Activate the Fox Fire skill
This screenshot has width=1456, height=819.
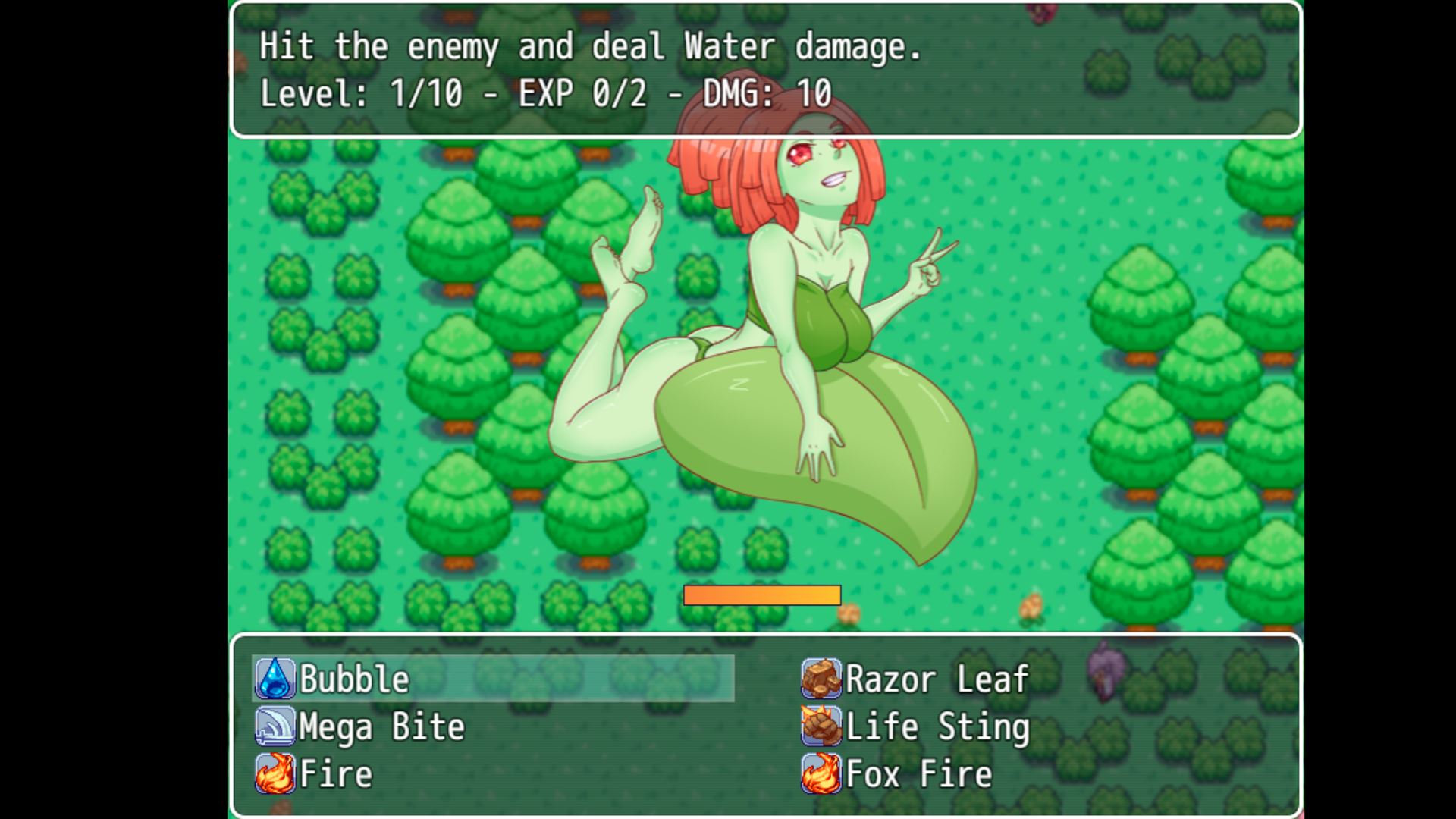click(x=918, y=774)
